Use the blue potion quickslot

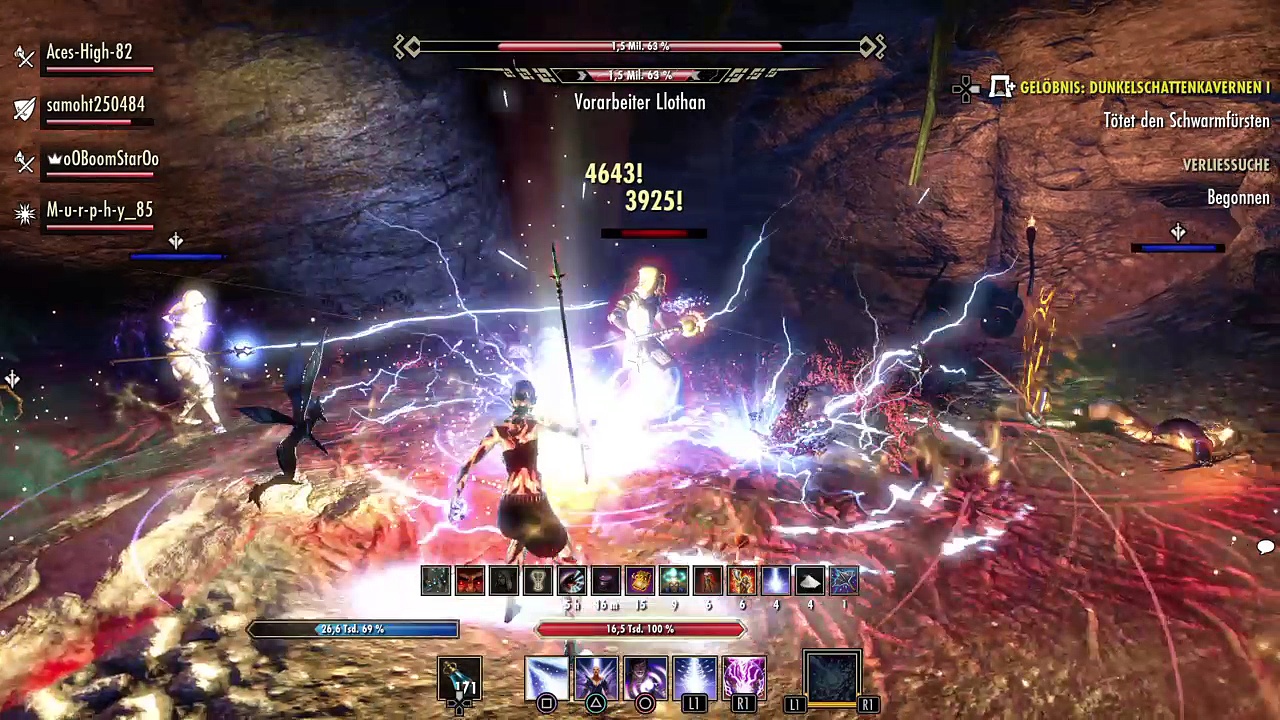coord(460,678)
